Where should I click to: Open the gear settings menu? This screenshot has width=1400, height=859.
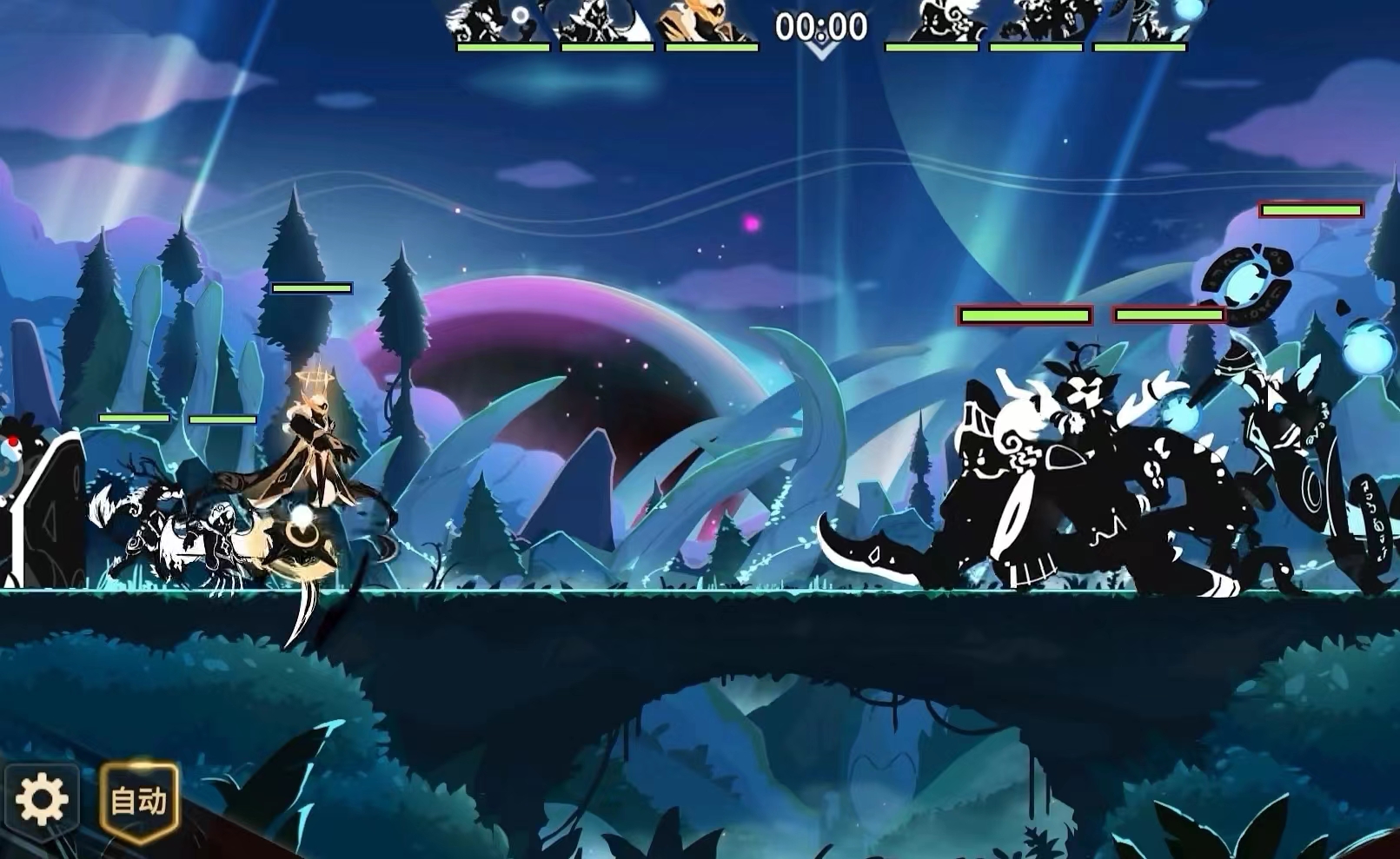click(x=41, y=799)
